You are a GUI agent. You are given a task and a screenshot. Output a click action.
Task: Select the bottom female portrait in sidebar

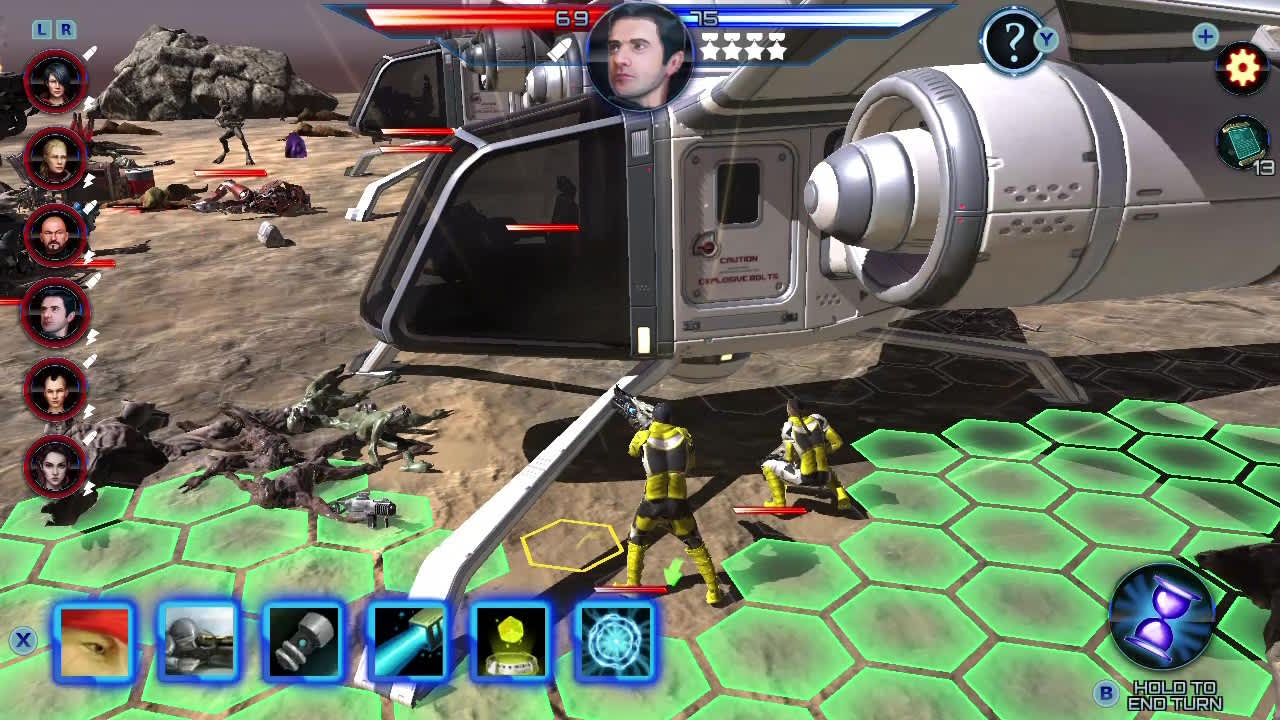click(55, 467)
